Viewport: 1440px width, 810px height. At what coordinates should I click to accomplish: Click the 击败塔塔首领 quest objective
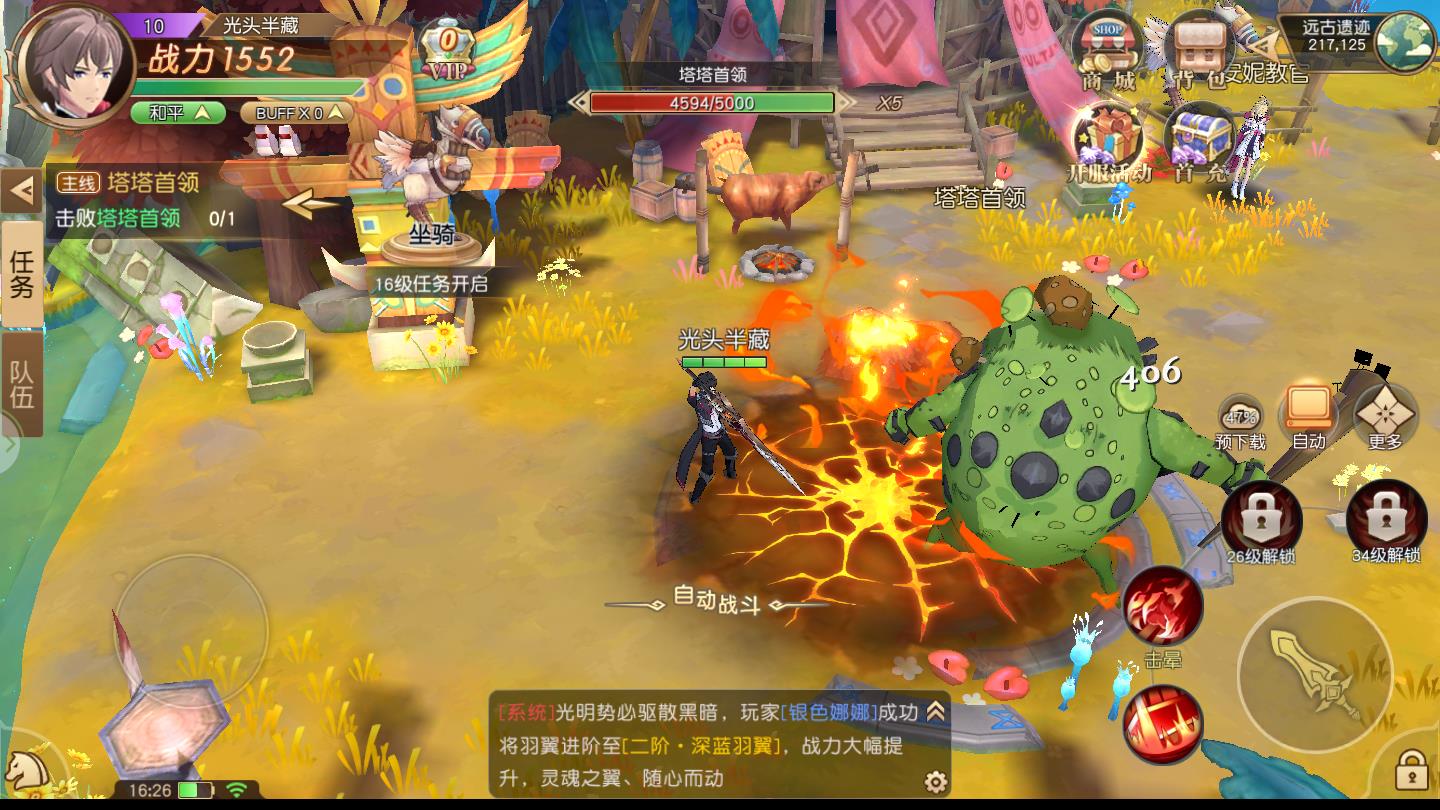(x=122, y=214)
